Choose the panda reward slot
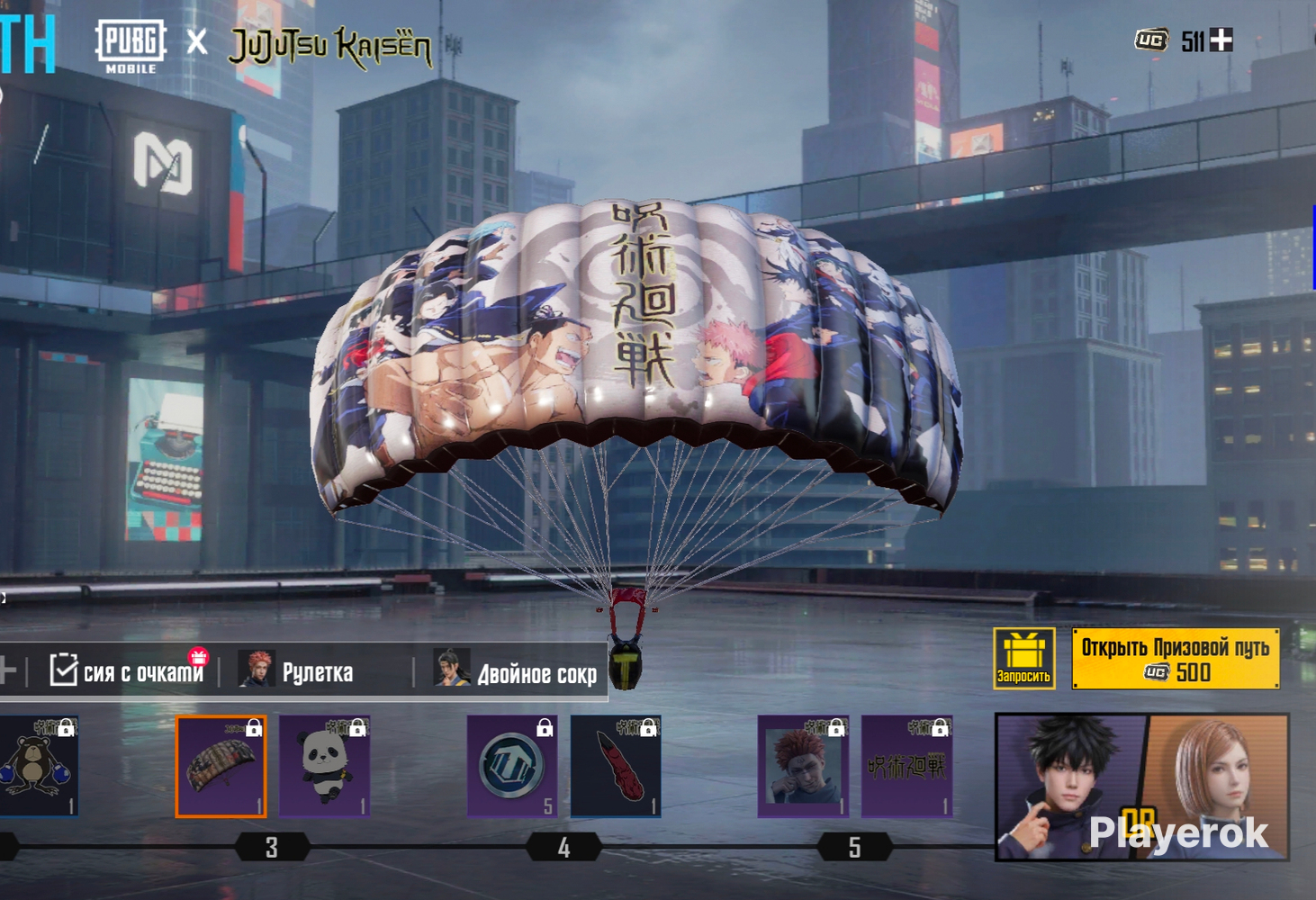 pyautogui.click(x=325, y=767)
